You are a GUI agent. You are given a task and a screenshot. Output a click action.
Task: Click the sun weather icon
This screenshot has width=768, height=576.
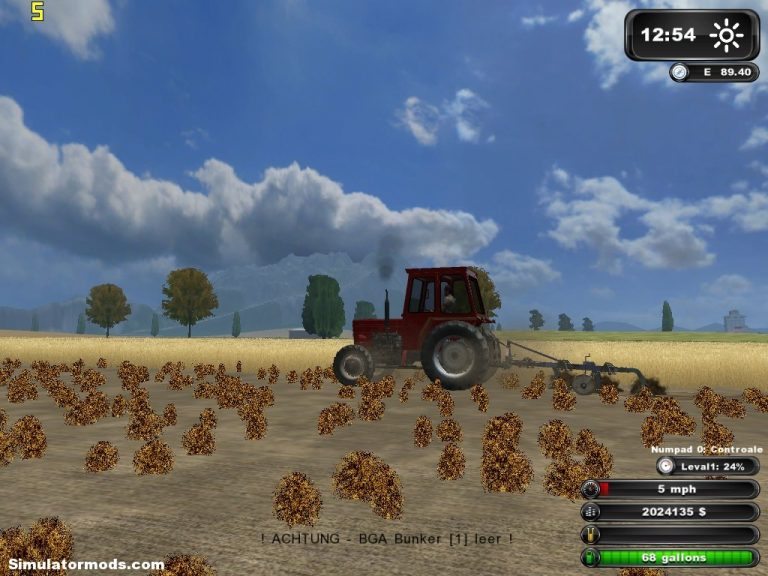[x=726, y=36]
